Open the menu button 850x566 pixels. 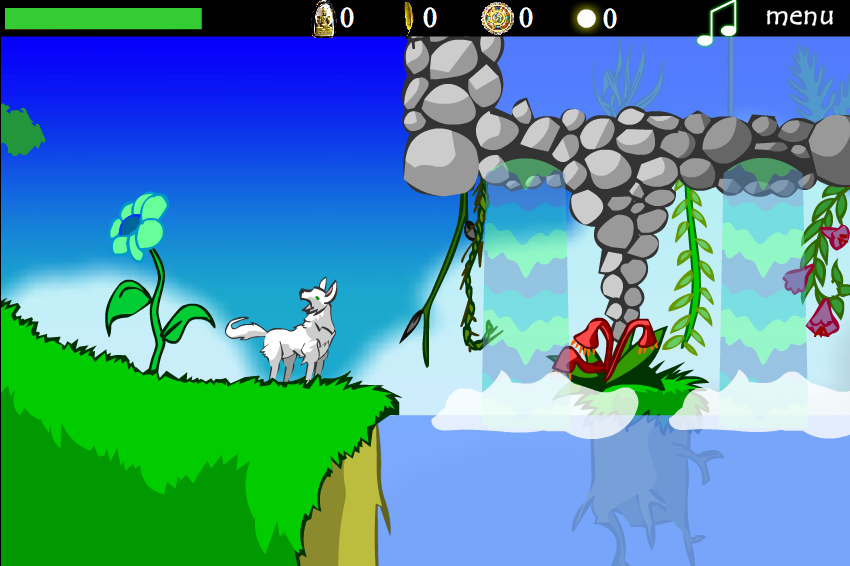point(799,17)
